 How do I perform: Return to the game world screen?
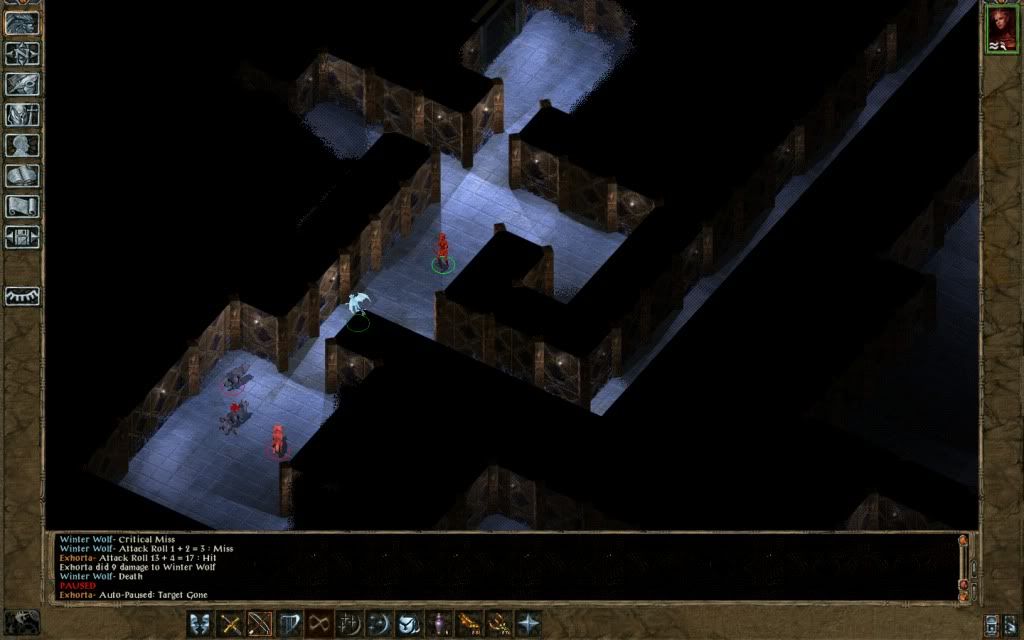coord(22,22)
